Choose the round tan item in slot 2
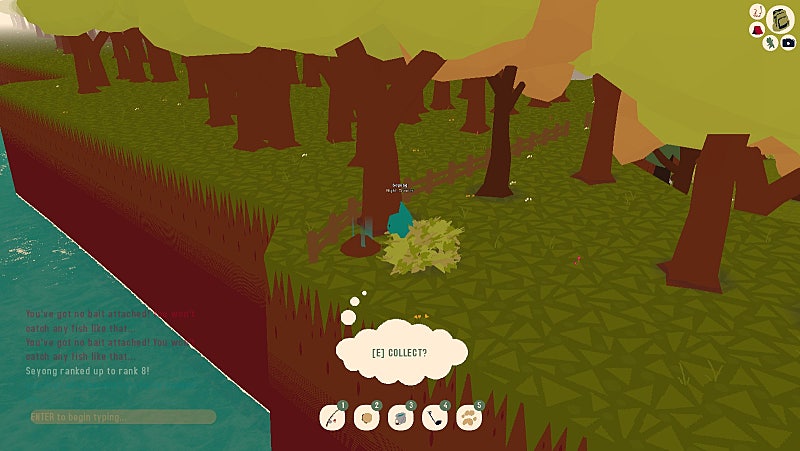The height and width of the screenshot is (451, 800). [x=366, y=419]
